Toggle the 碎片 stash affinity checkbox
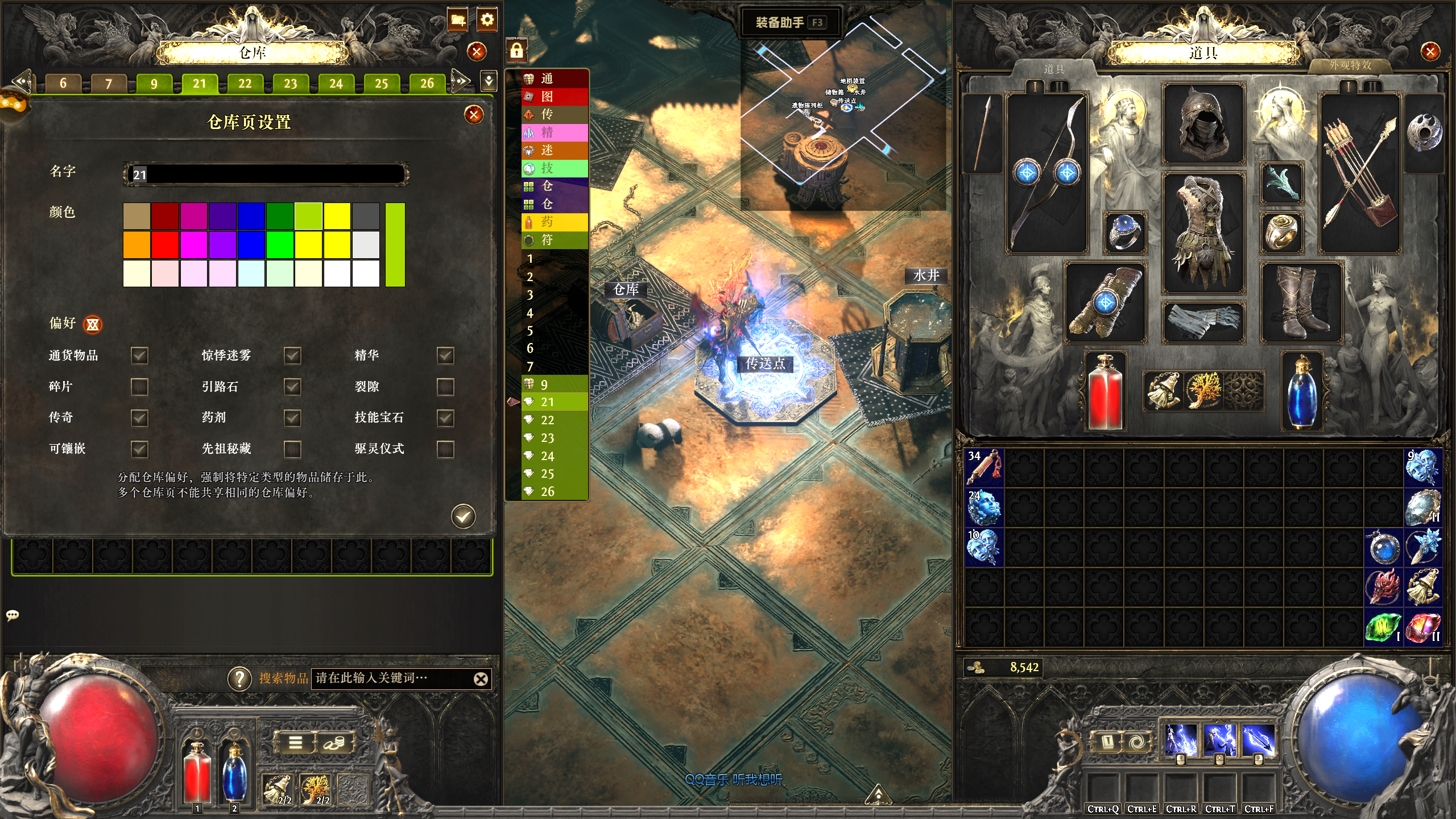 point(139,387)
